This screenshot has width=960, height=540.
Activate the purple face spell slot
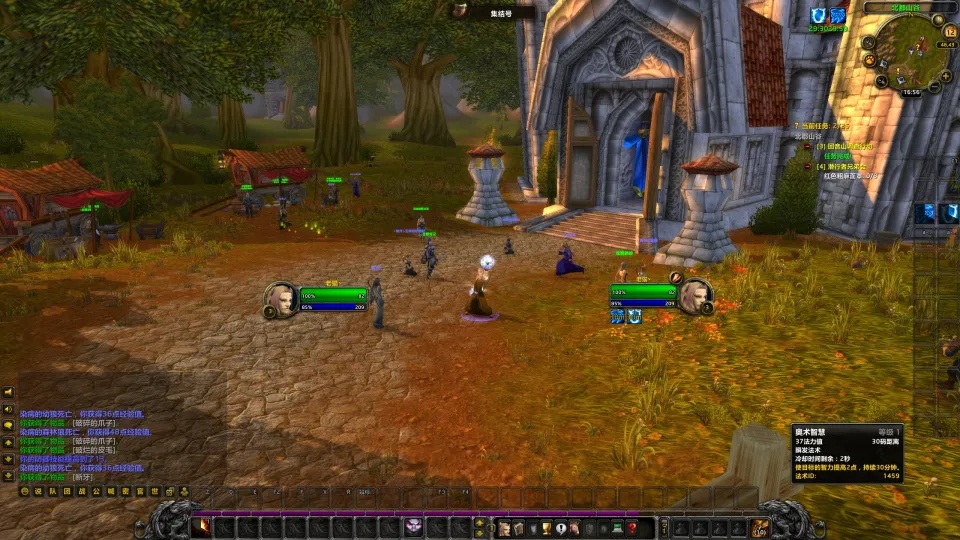click(413, 527)
